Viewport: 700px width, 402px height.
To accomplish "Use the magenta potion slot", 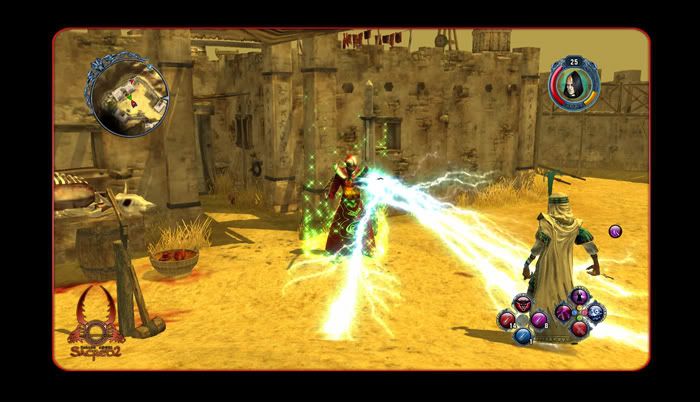I will tap(539, 319).
